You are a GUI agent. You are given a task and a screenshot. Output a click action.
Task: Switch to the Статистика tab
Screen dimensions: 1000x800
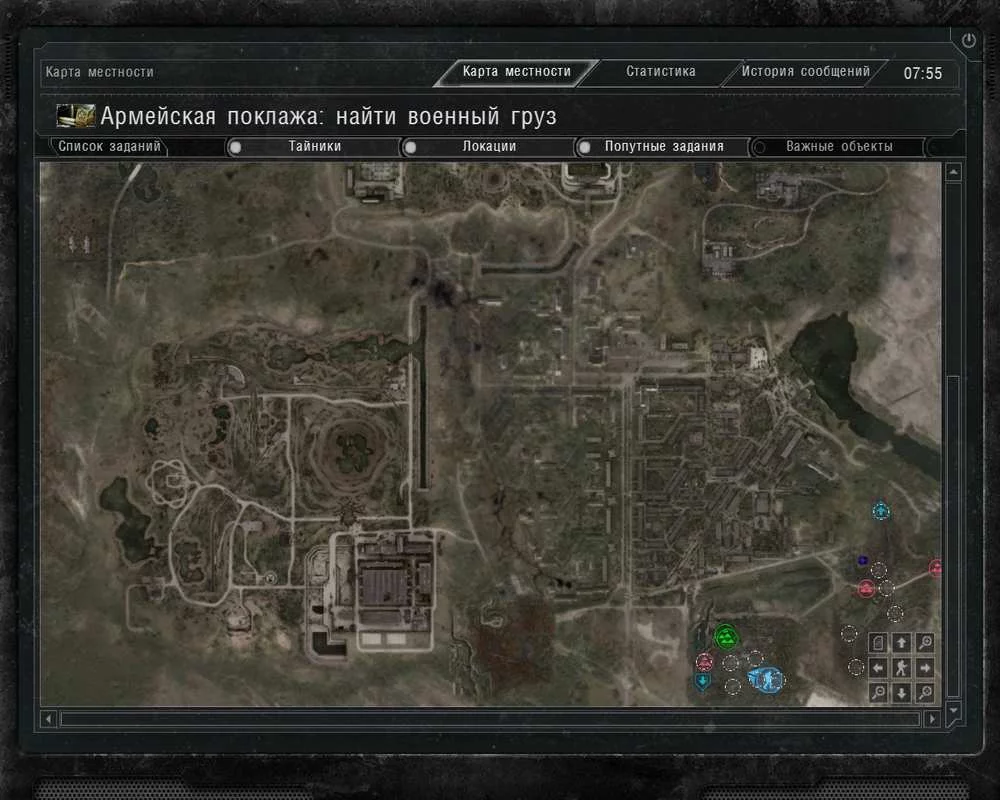tap(660, 72)
